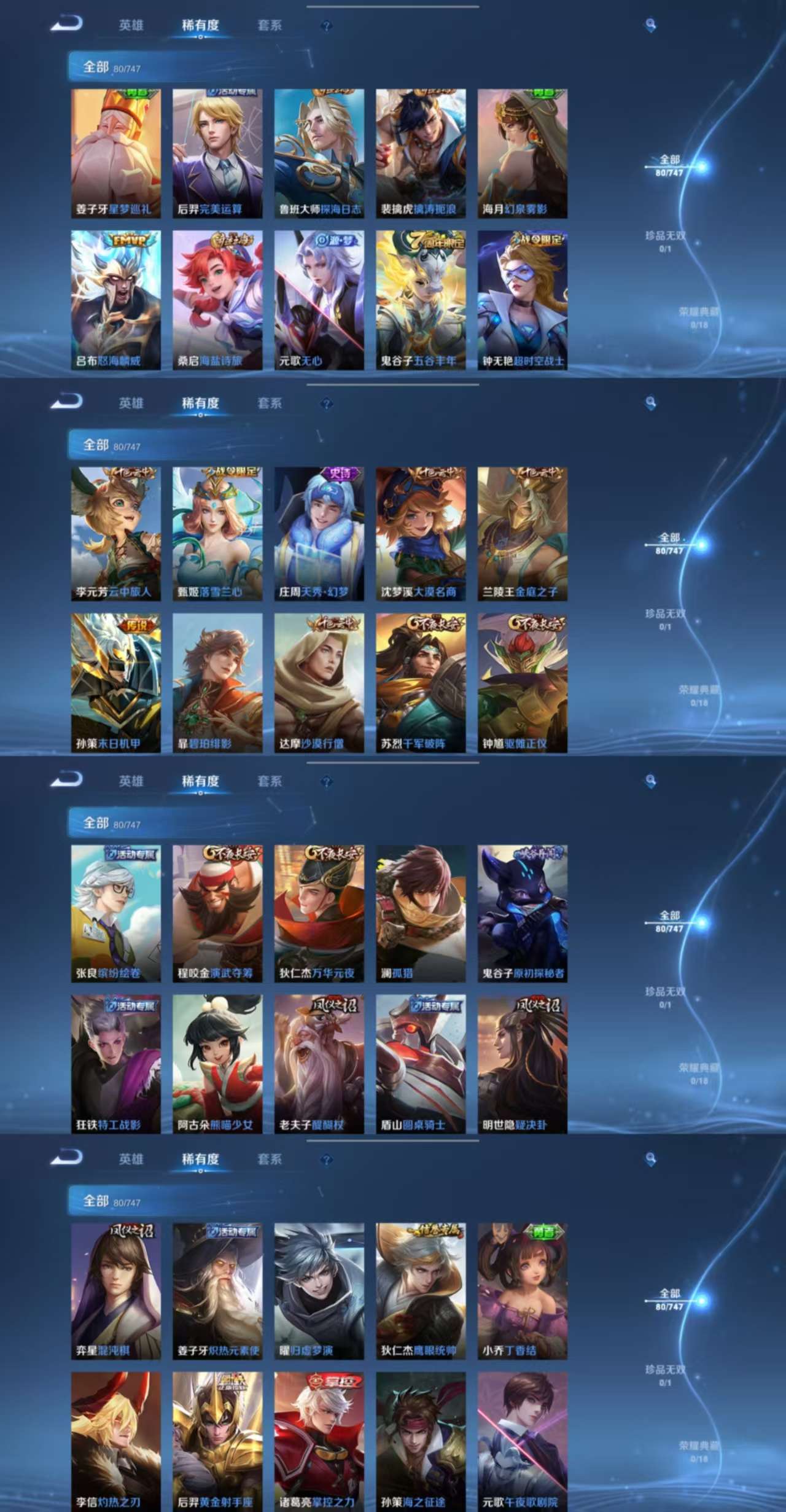This screenshot has width=786, height=1512.
Task: Select the 鬼谷子 原初探秘者 skin
Action: [522, 913]
